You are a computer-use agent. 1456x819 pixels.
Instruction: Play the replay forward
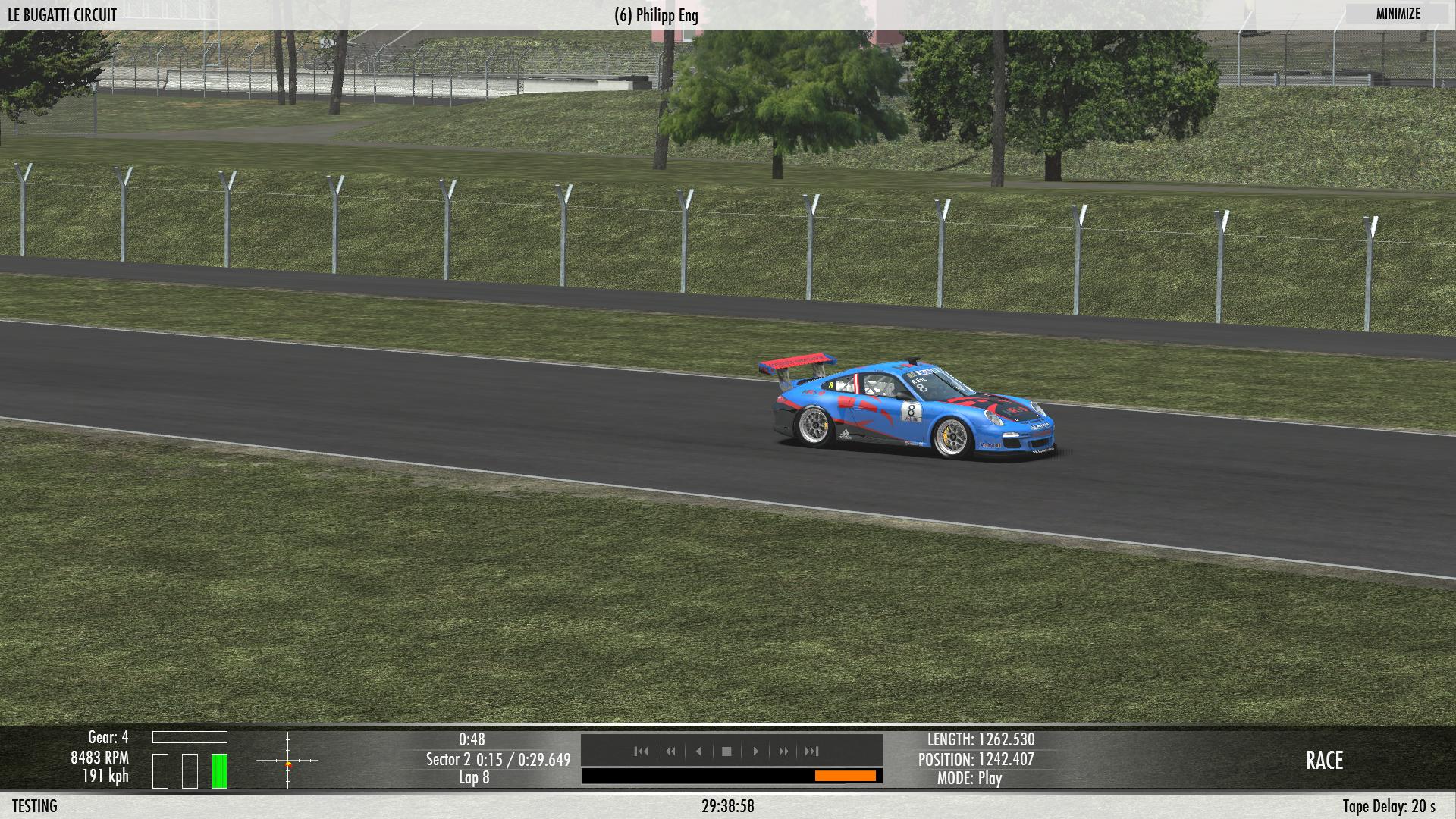[x=755, y=752]
